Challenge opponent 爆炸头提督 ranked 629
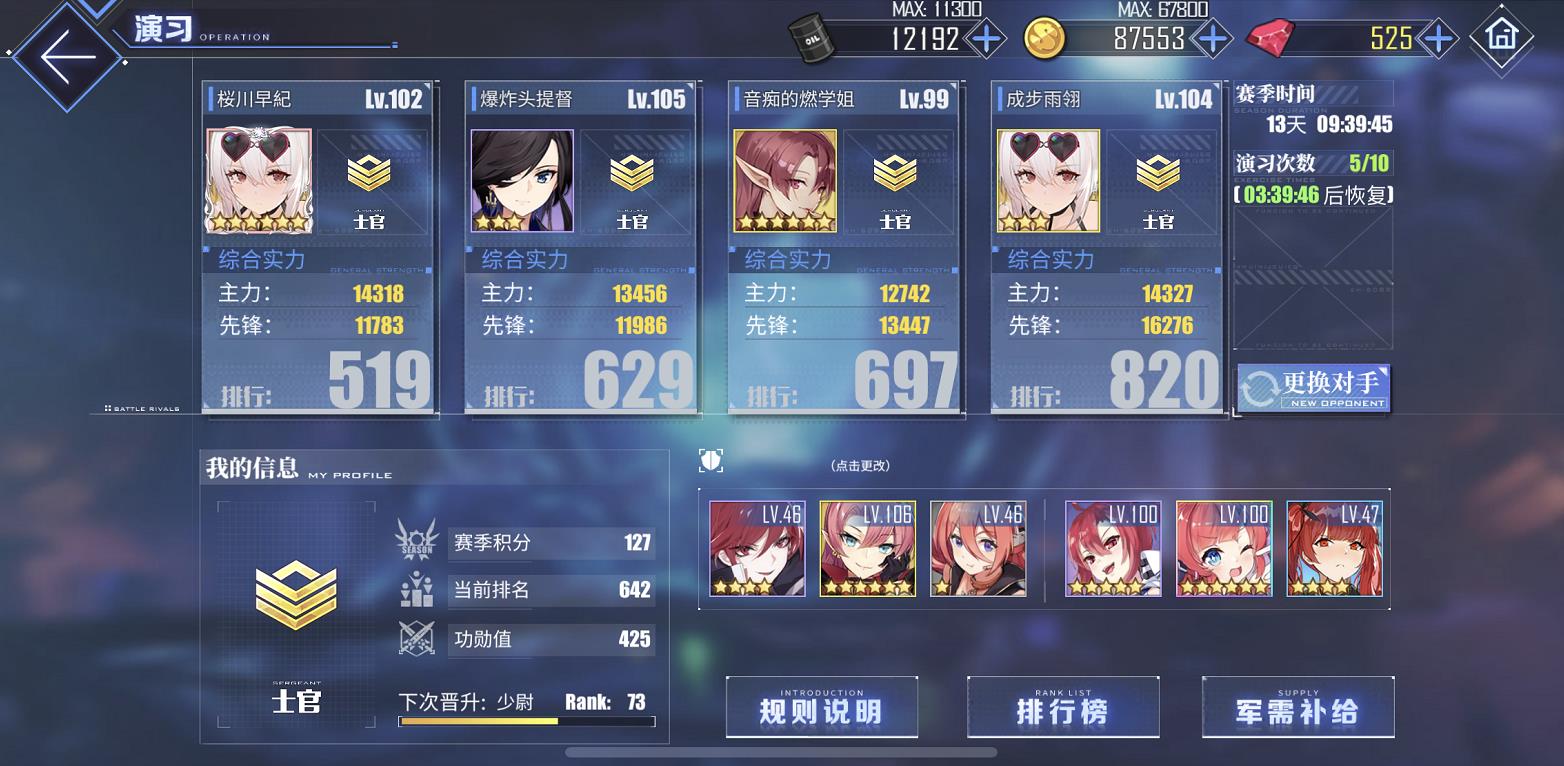 coord(581,247)
